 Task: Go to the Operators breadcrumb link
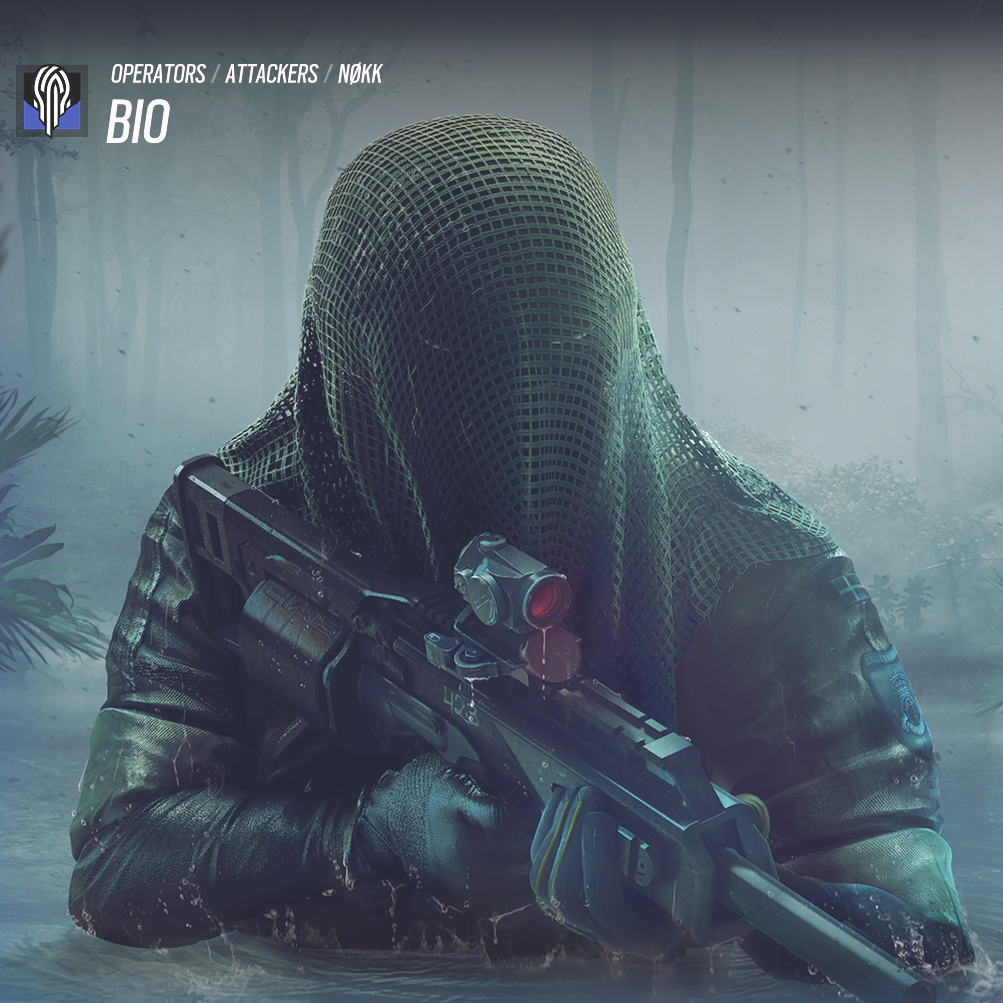coord(158,74)
